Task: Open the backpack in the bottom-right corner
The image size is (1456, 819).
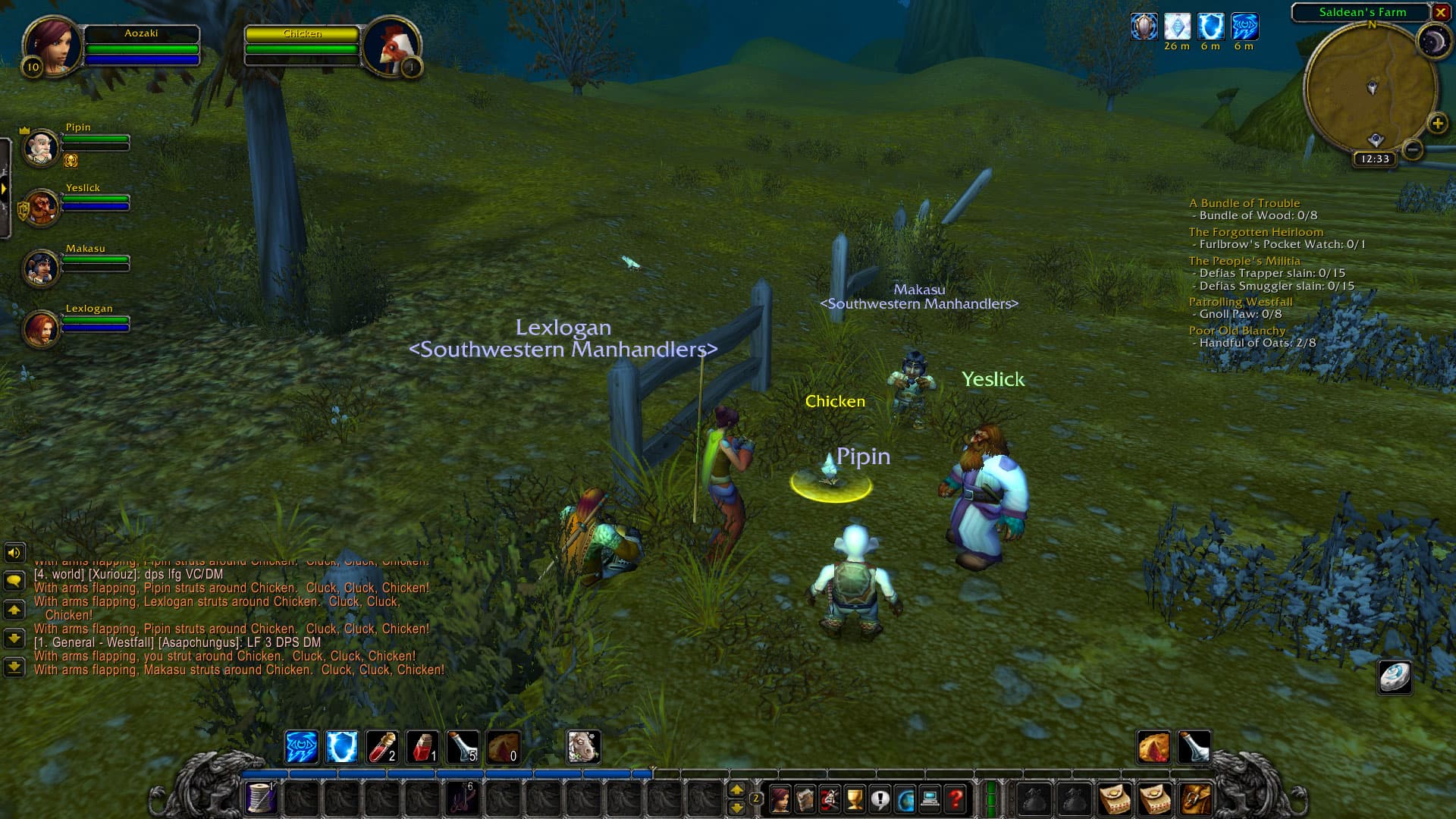Action: point(1196,800)
